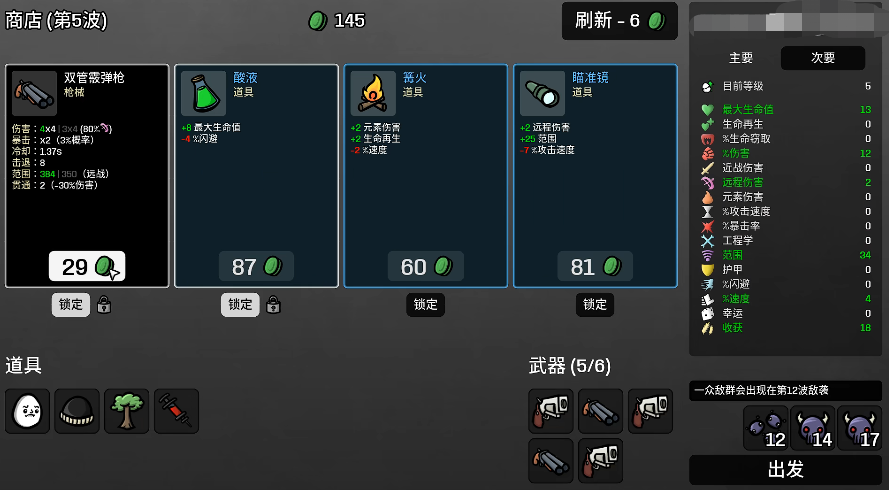
Task: Lock the scope shop offer
Action: [x=595, y=305]
